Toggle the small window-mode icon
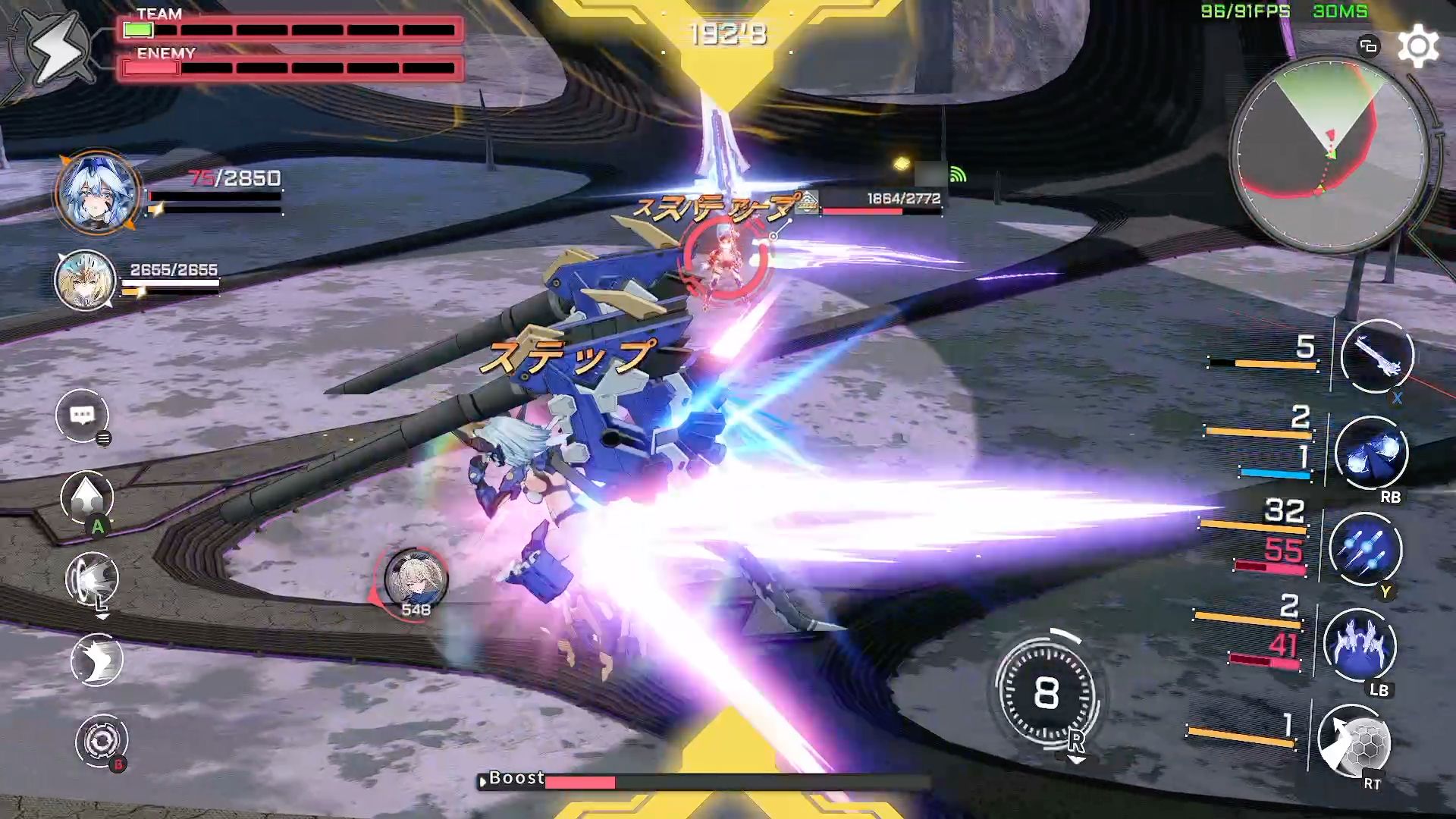This screenshot has height=819, width=1456. tap(1368, 46)
